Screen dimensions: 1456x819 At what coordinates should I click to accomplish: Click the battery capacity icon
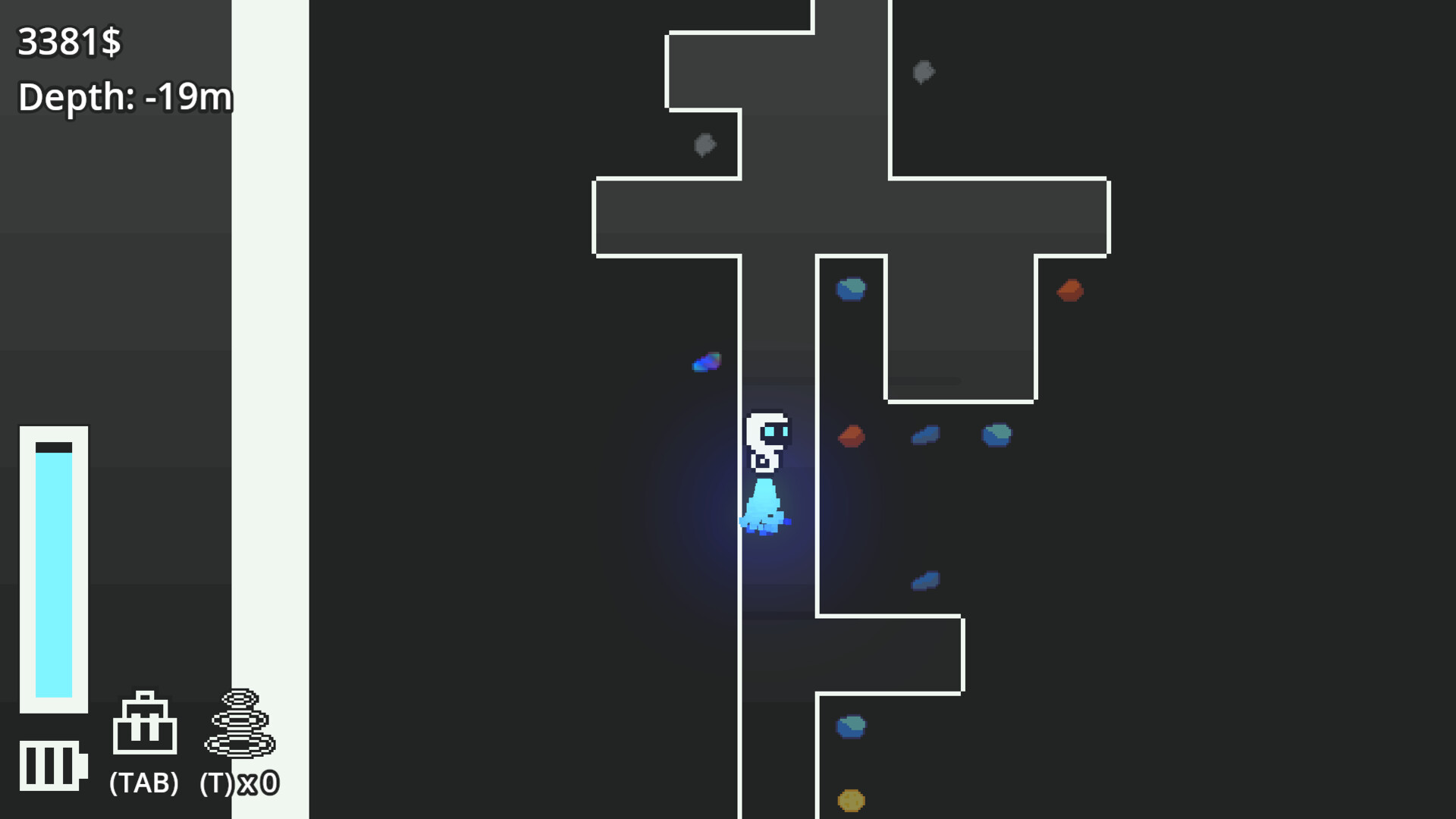pyautogui.click(x=53, y=766)
